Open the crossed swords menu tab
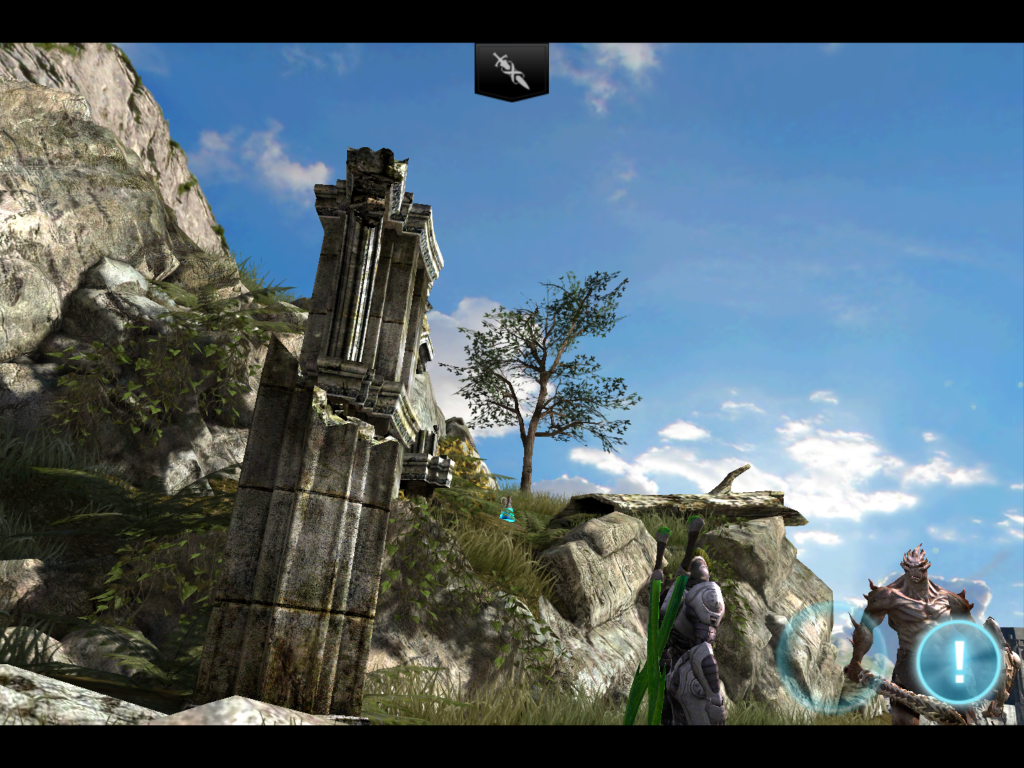 [511, 71]
